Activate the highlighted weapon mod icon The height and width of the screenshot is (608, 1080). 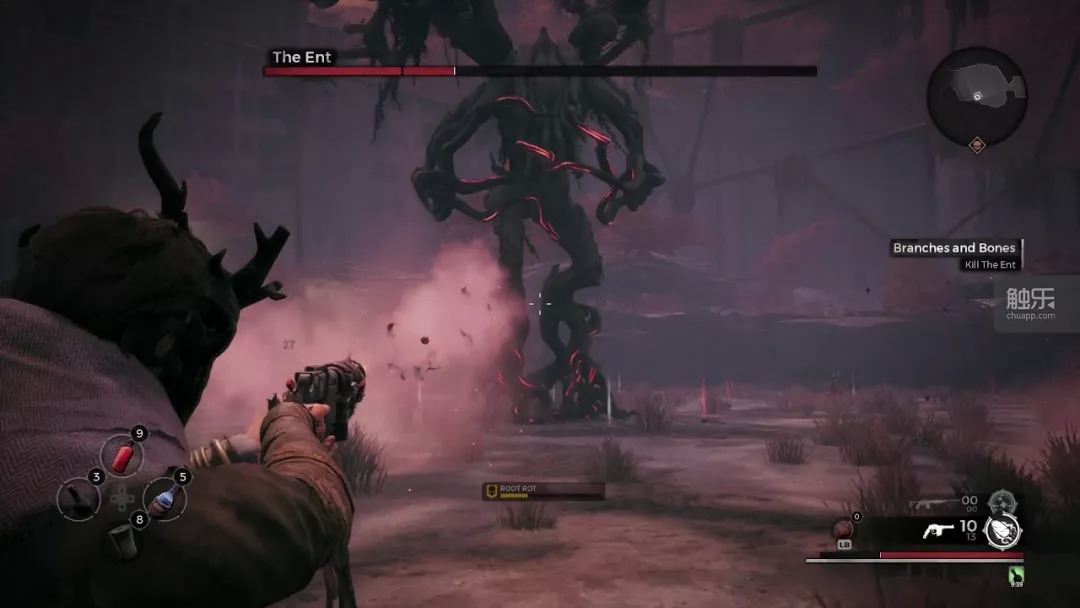coord(1002,531)
